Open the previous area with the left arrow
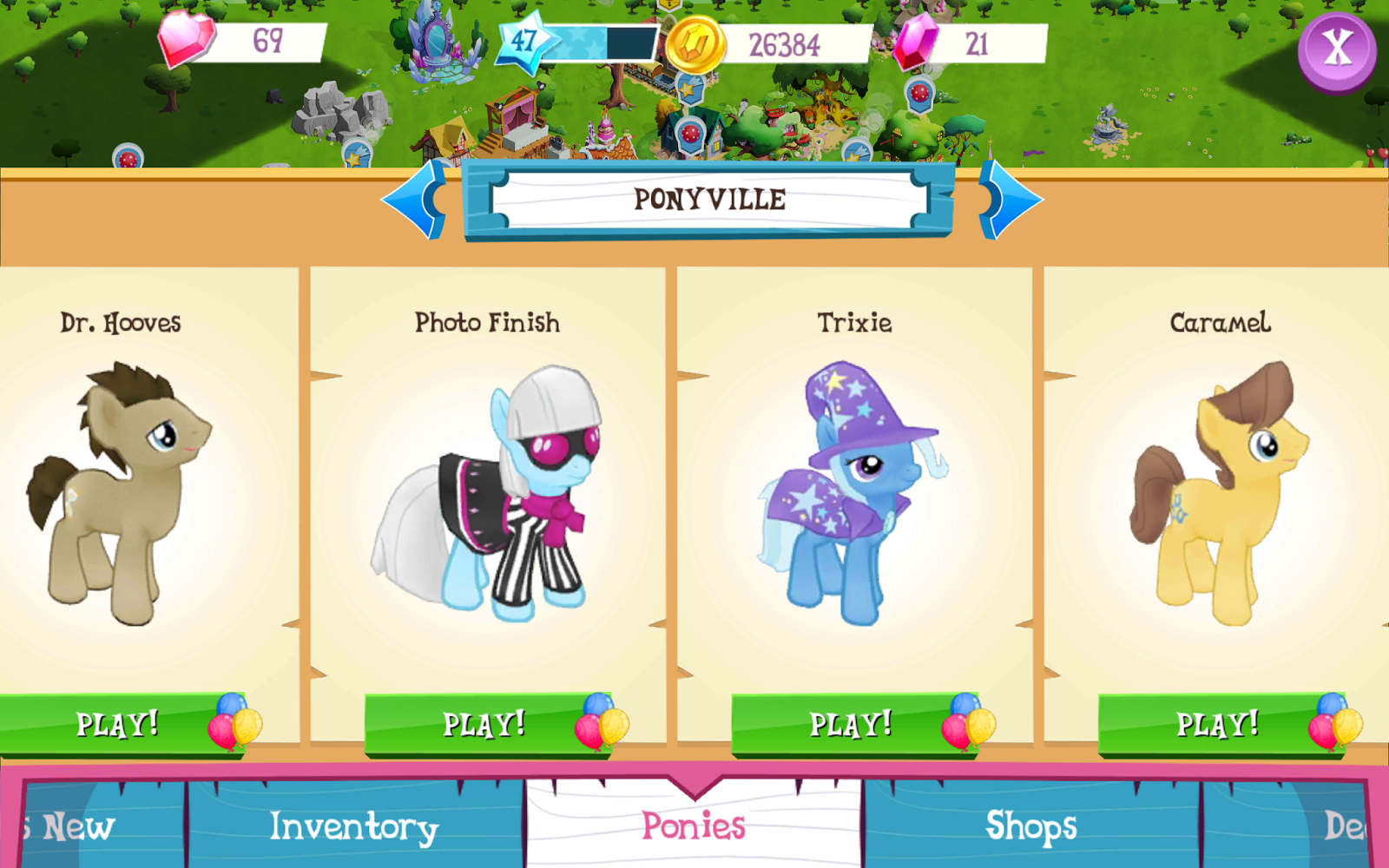The width and height of the screenshot is (1389, 868). [x=417, y=200]
